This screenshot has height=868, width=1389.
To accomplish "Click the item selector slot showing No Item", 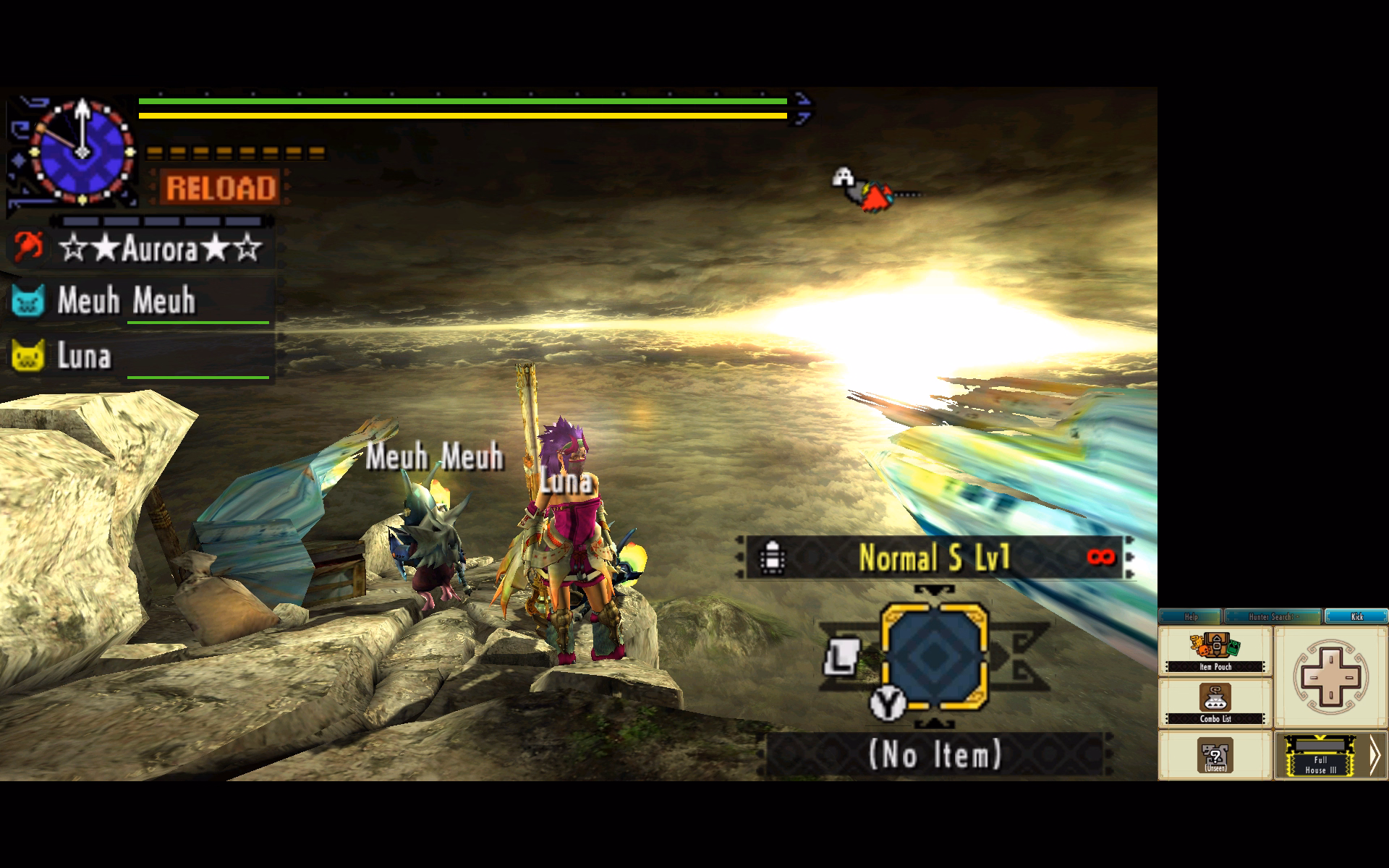I will tap(935, 755).
